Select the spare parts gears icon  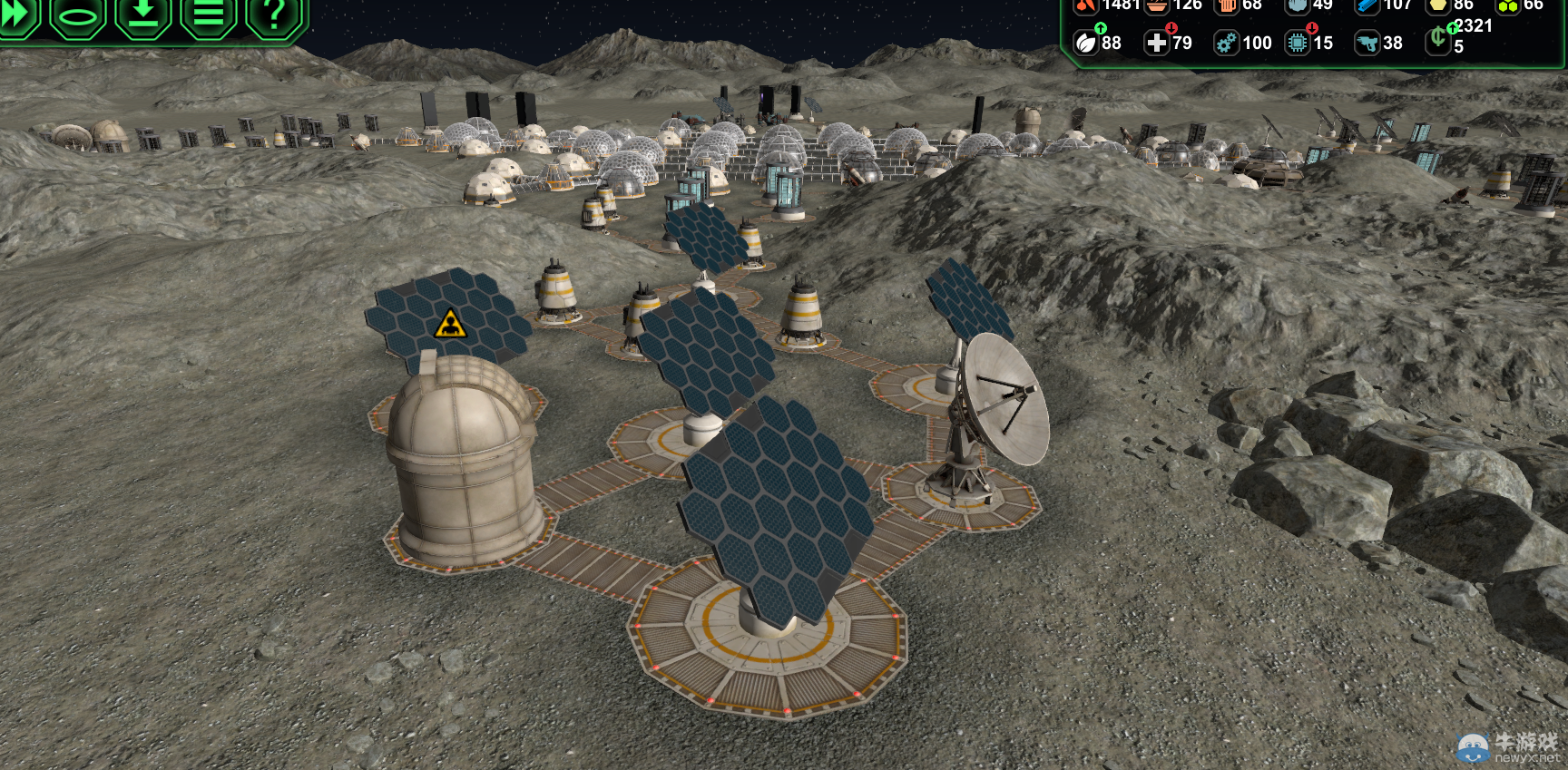[x=1226, y=43]
